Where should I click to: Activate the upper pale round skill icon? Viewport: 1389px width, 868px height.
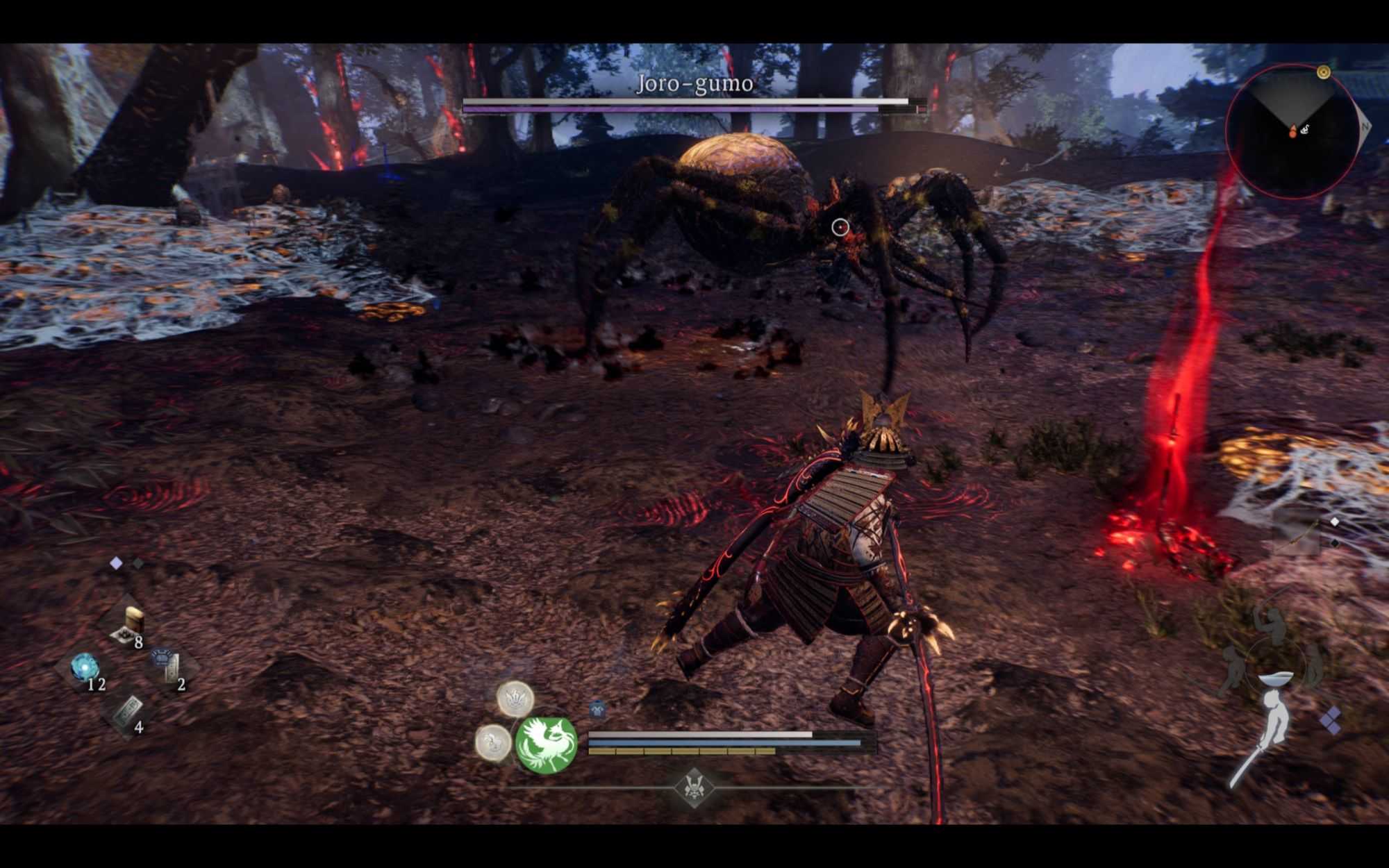point(515,697)
